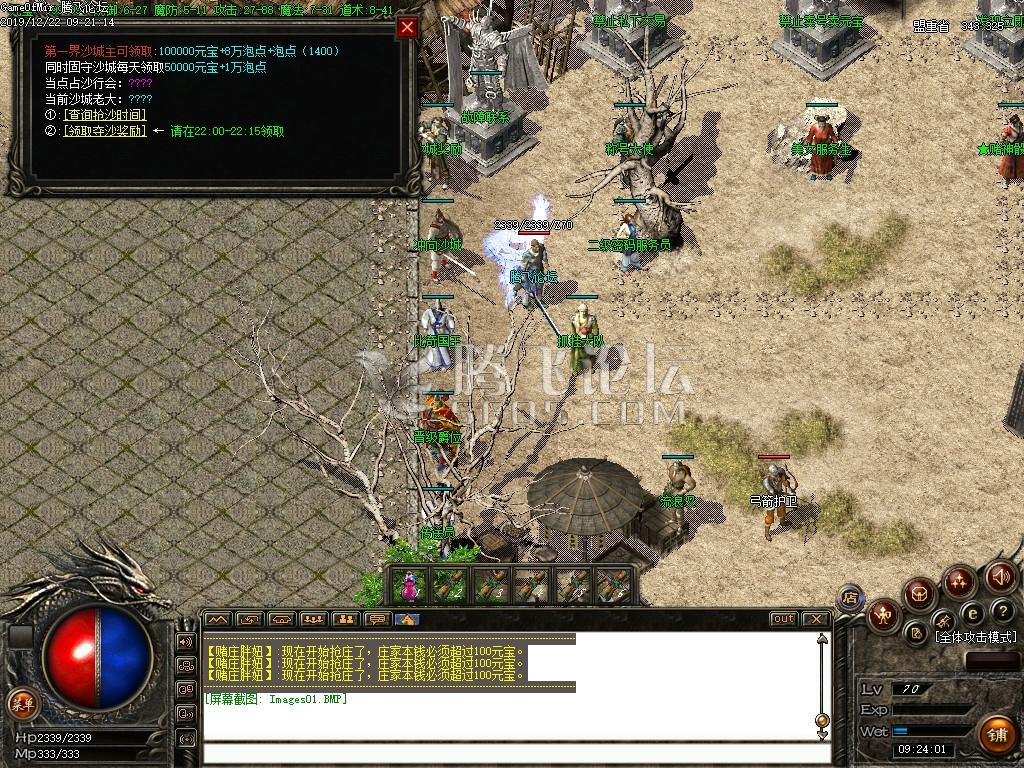Open the character figure orb
This screenshot has width=1024, height=768.
point(884,614)
